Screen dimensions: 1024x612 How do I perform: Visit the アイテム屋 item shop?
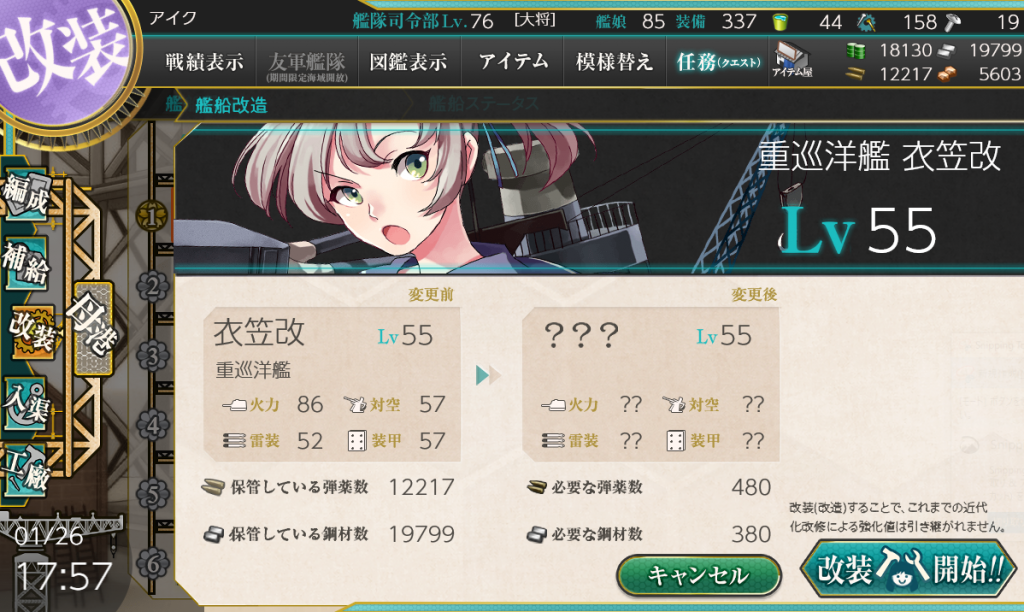(790, 61)
